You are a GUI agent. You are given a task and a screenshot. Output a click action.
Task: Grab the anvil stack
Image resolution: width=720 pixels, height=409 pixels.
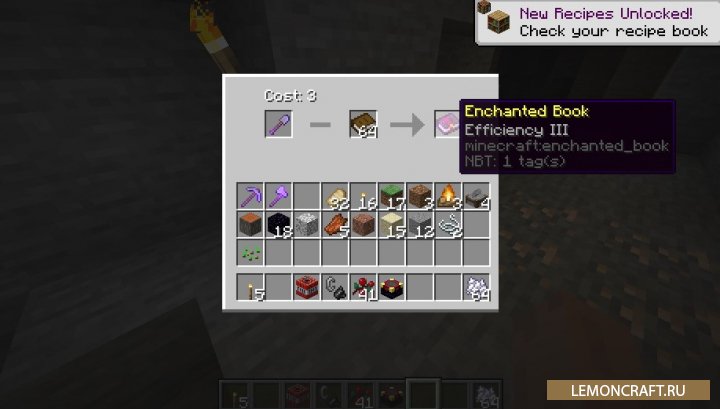tap(476, 195)
